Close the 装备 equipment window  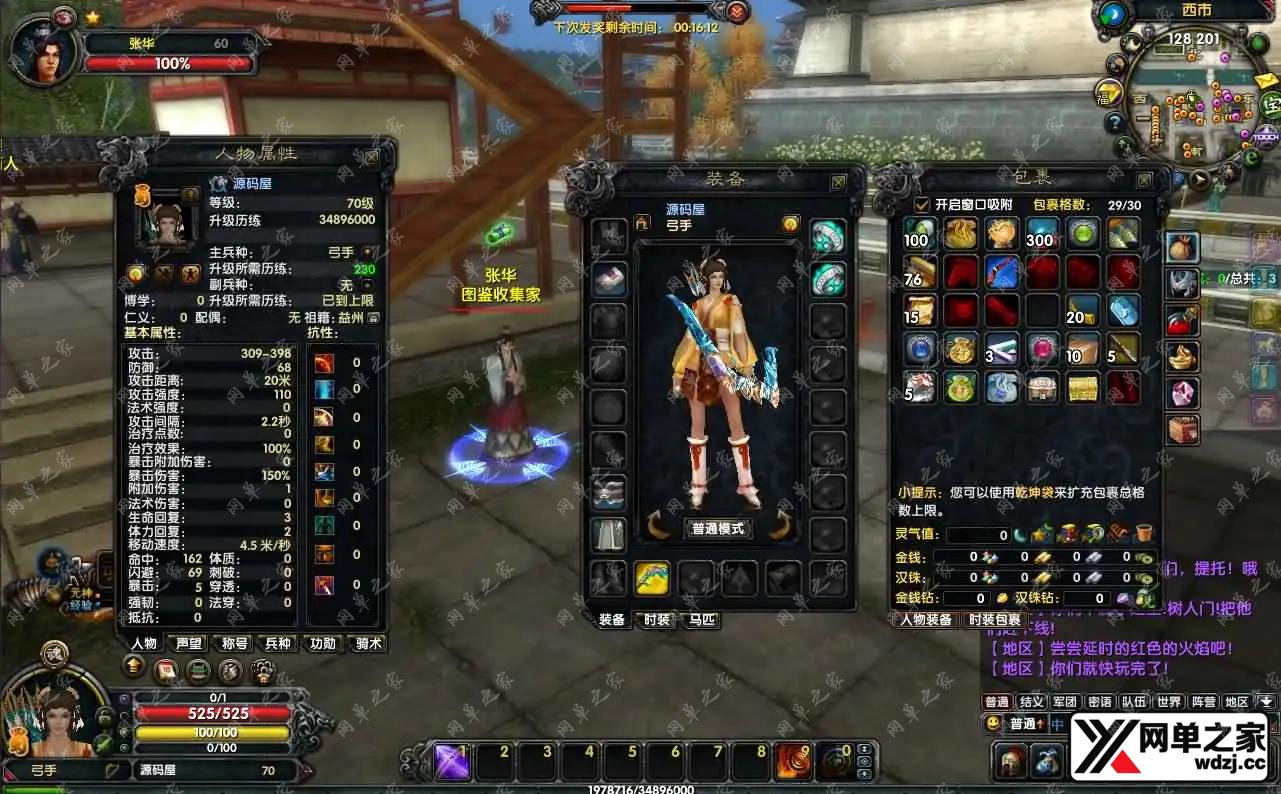pos(838,182)
